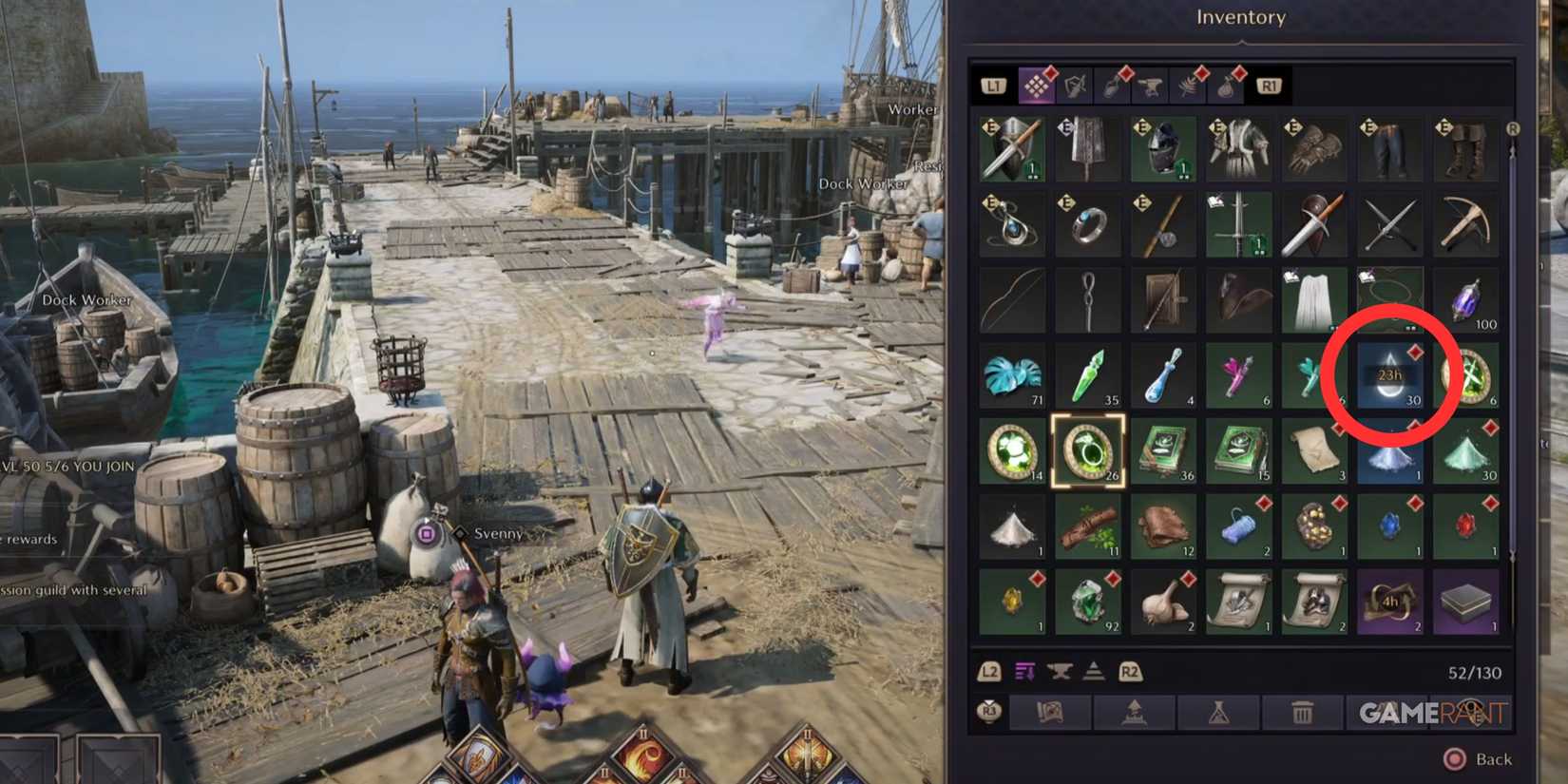Click the trash bin icon to delete items
Screen dimensions: 1568x784
(1302, 711)
